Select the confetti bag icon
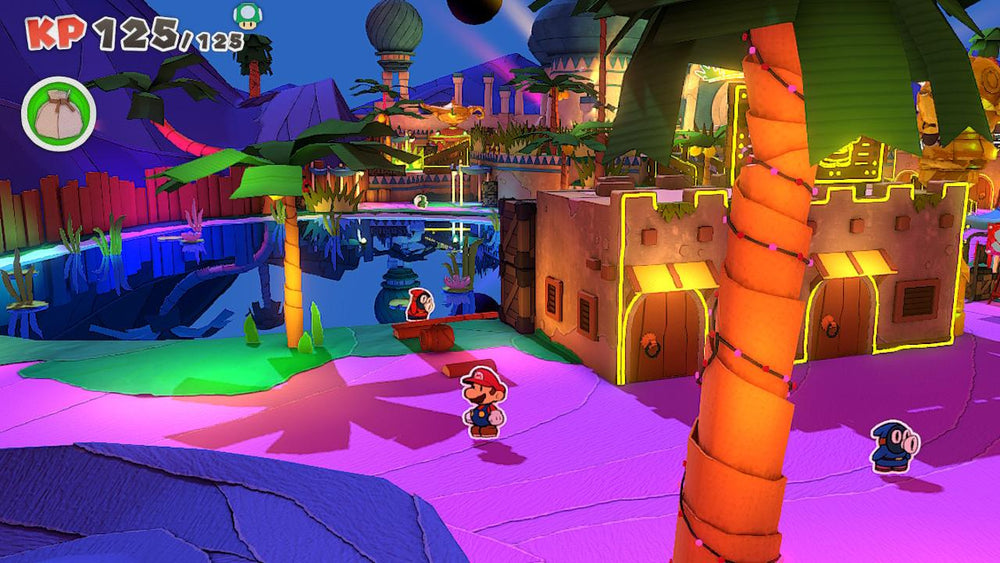The image size is (1000, 563). 58,113
